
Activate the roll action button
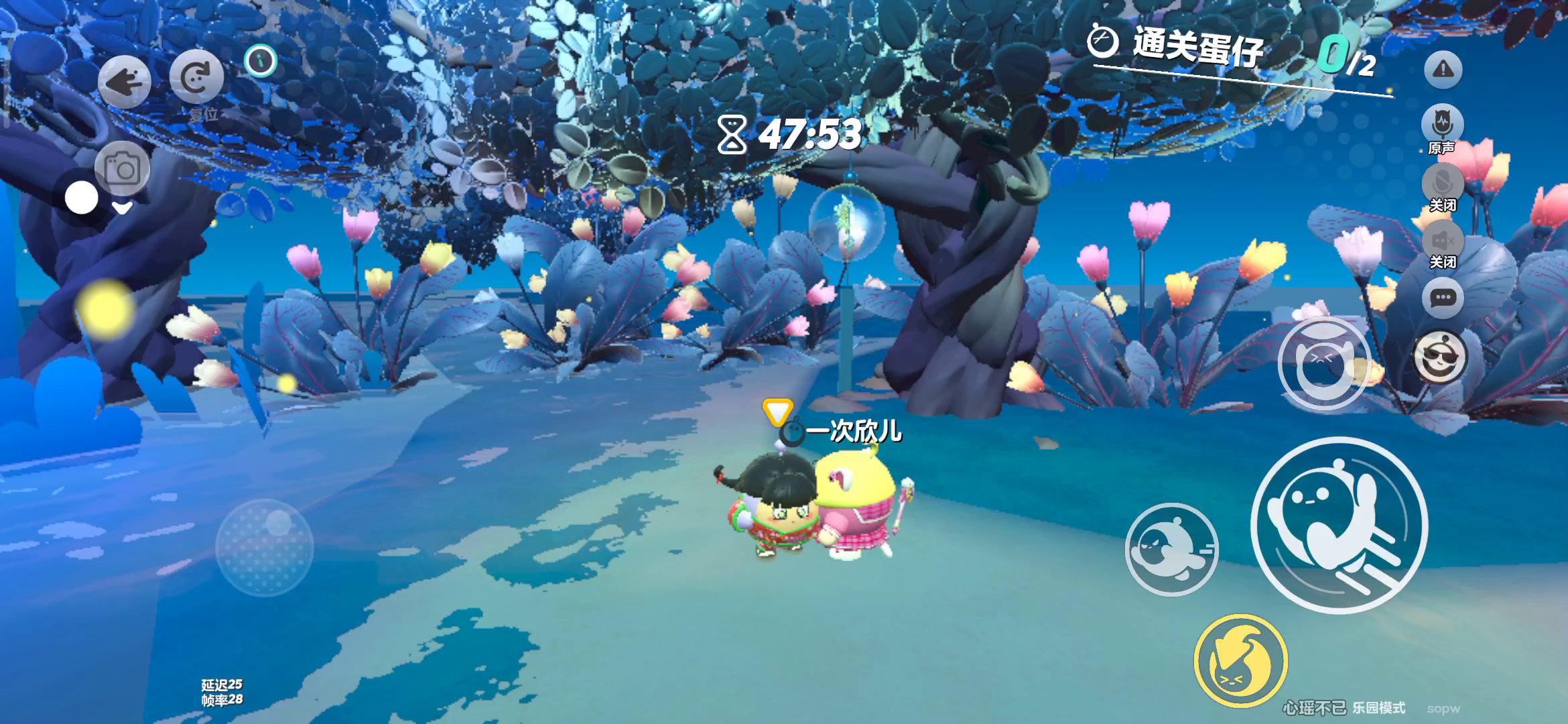pyautogui.click(x=1171, y=550)
